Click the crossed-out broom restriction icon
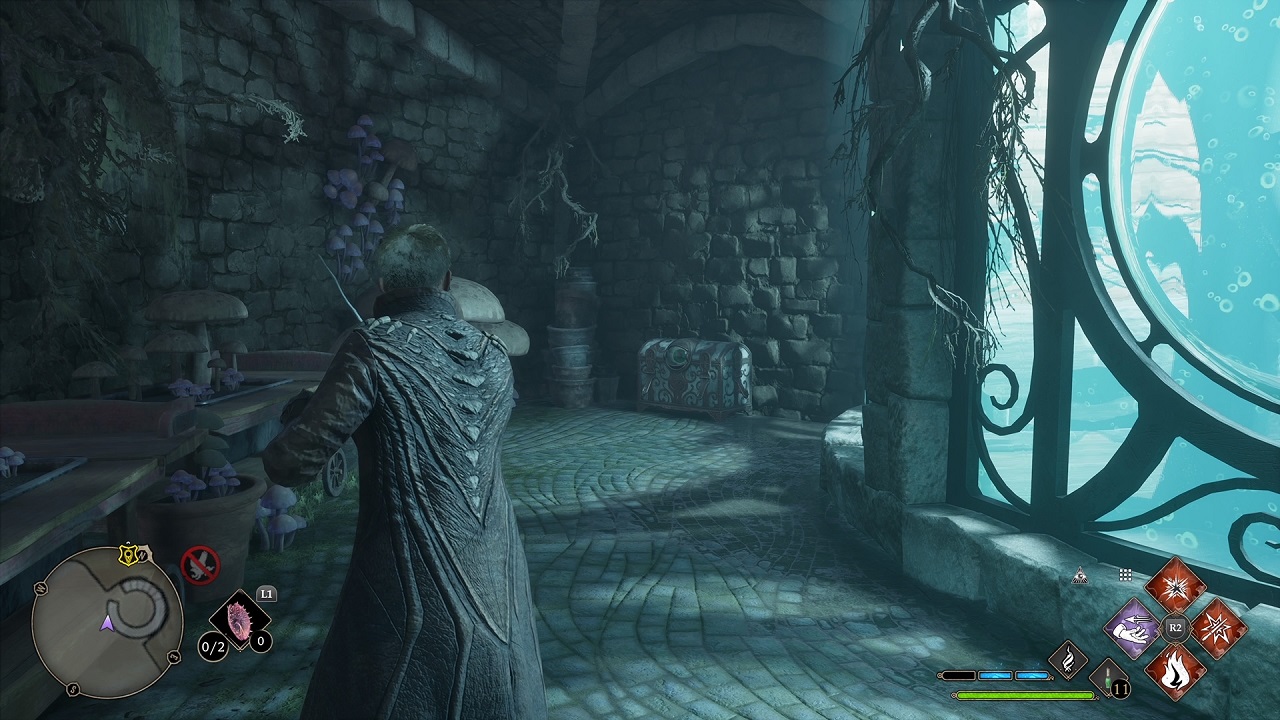1280x720 pixels. point(201,566)
